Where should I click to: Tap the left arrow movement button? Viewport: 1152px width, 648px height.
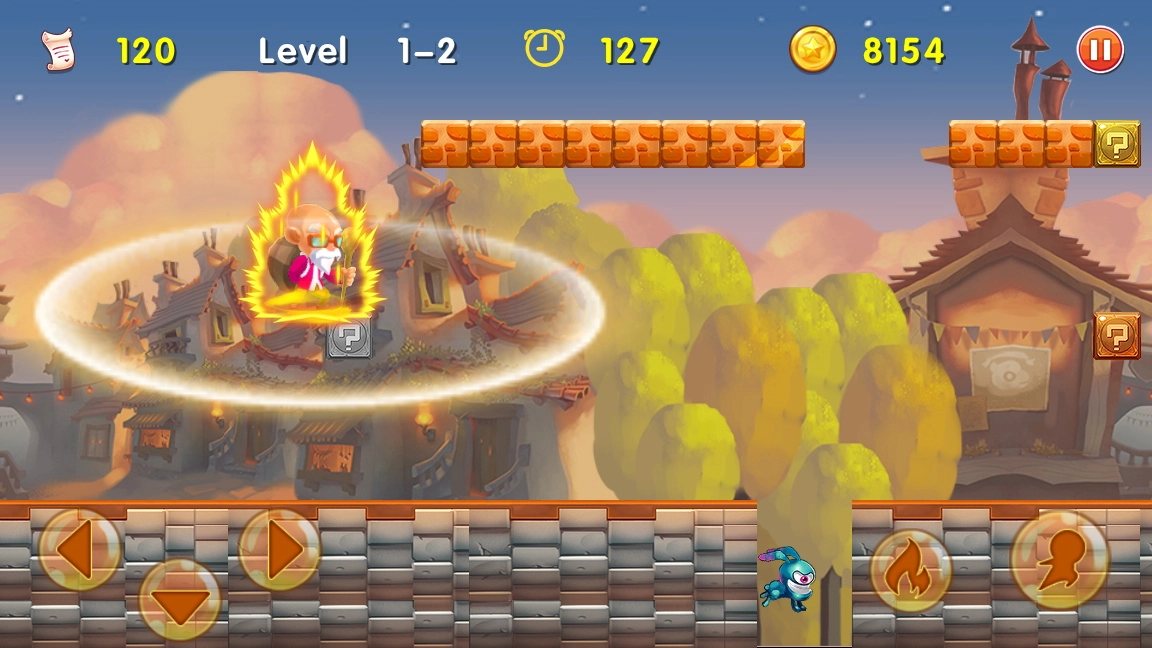coord(80,549)
